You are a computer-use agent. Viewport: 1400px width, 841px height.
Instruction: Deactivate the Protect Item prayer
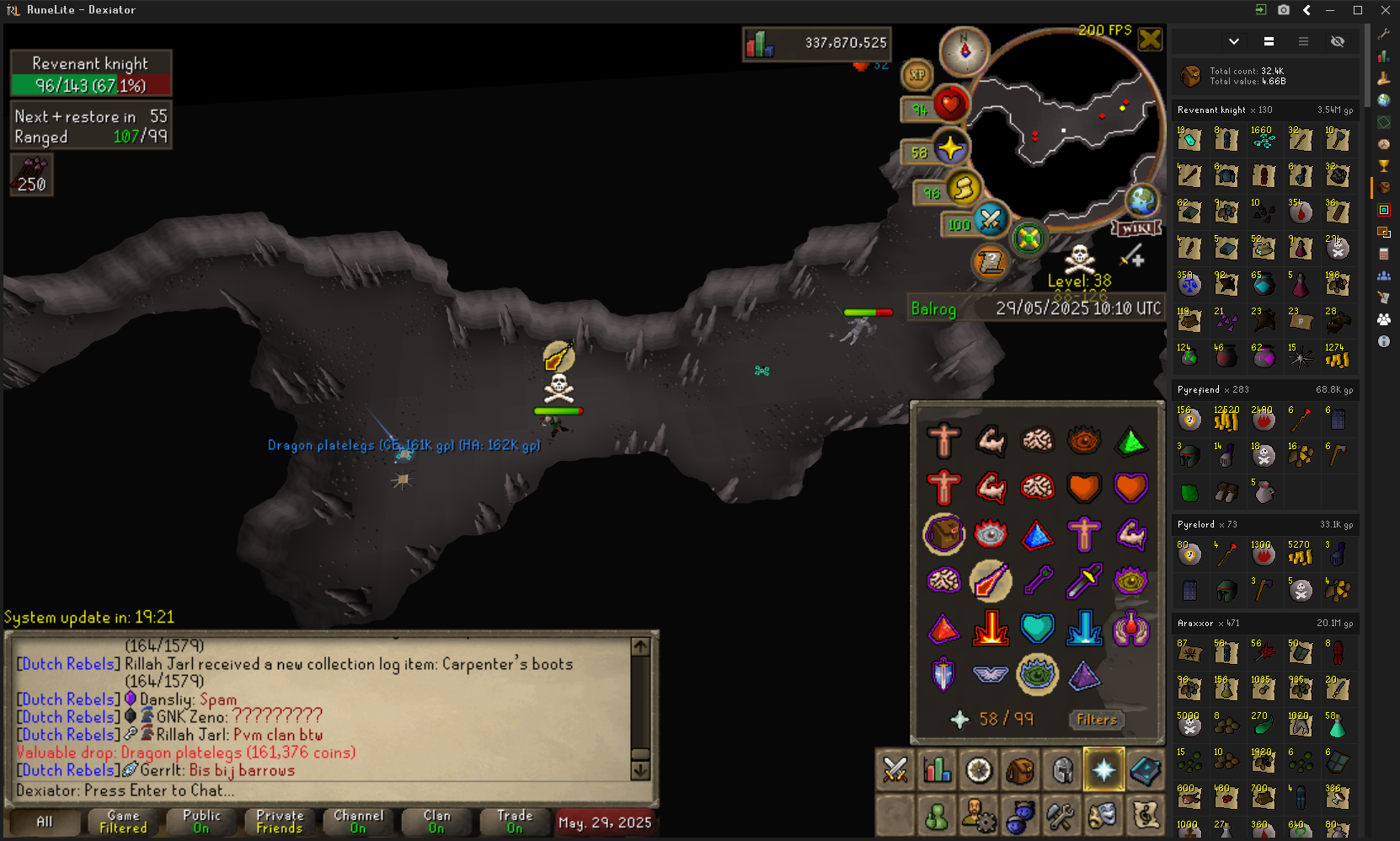point(943,534)
